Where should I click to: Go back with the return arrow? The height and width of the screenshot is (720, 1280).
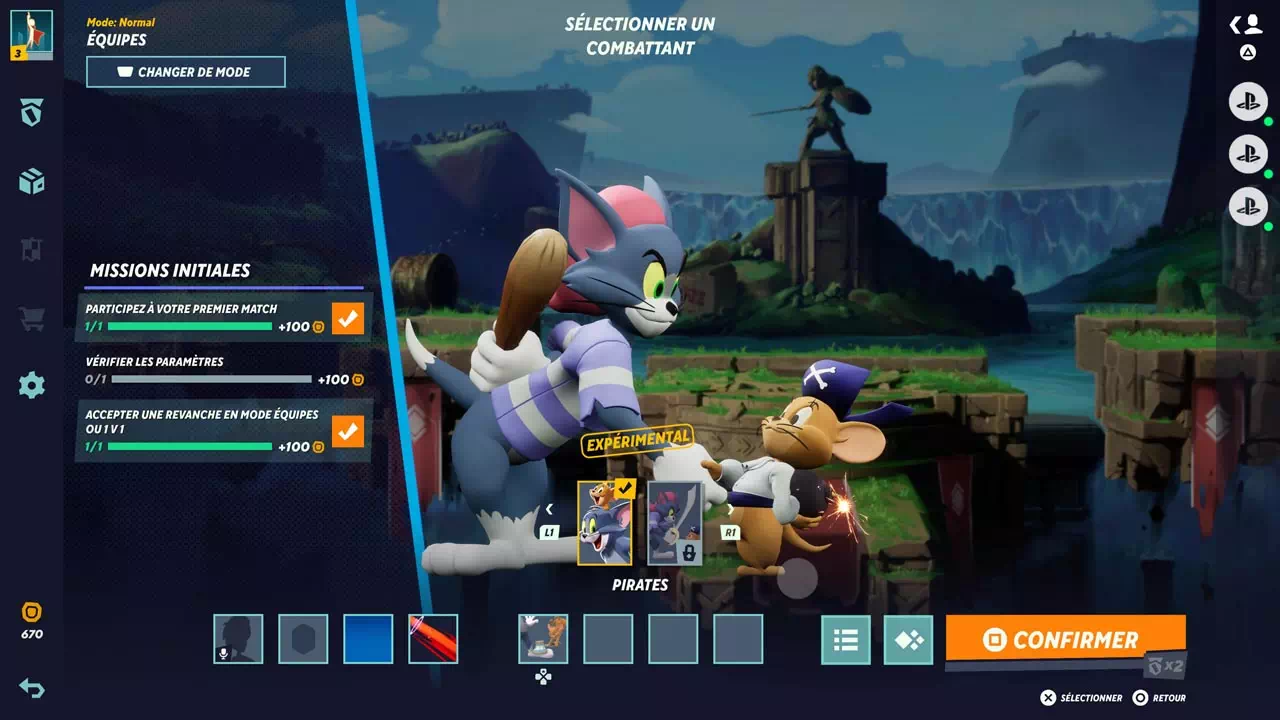click(32, 688)
